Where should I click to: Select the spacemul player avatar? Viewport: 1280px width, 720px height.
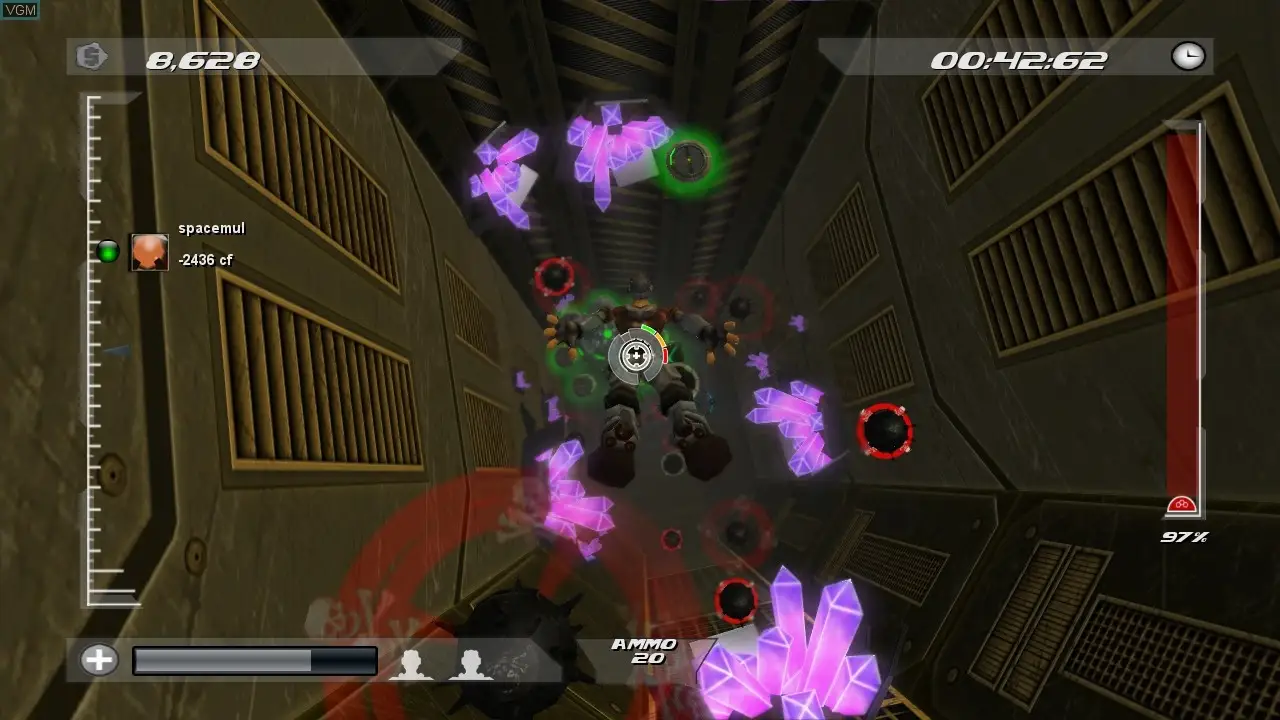click(x=149, y=252)
